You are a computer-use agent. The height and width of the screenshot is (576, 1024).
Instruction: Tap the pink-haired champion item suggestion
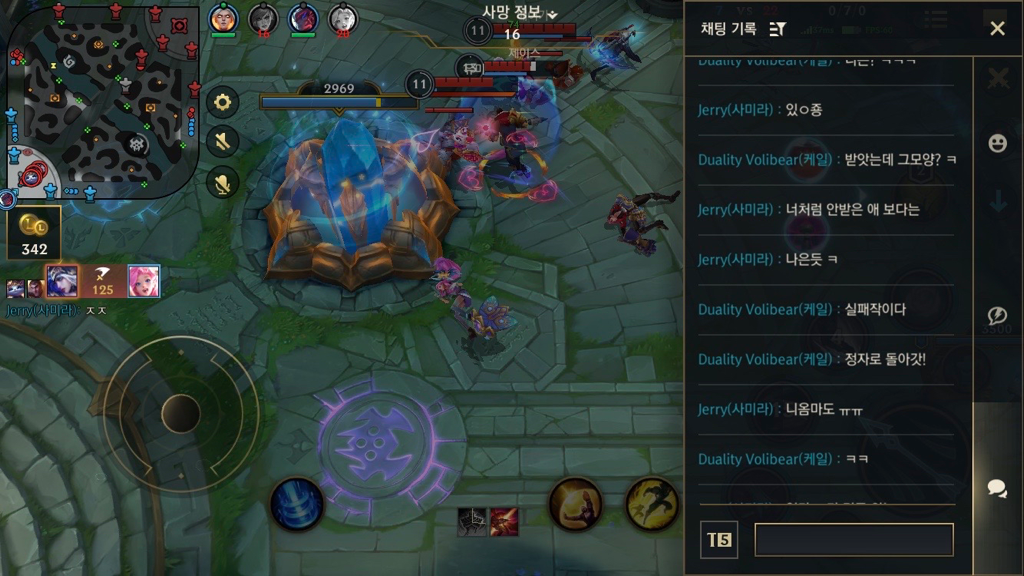click(x=143, y=281)
